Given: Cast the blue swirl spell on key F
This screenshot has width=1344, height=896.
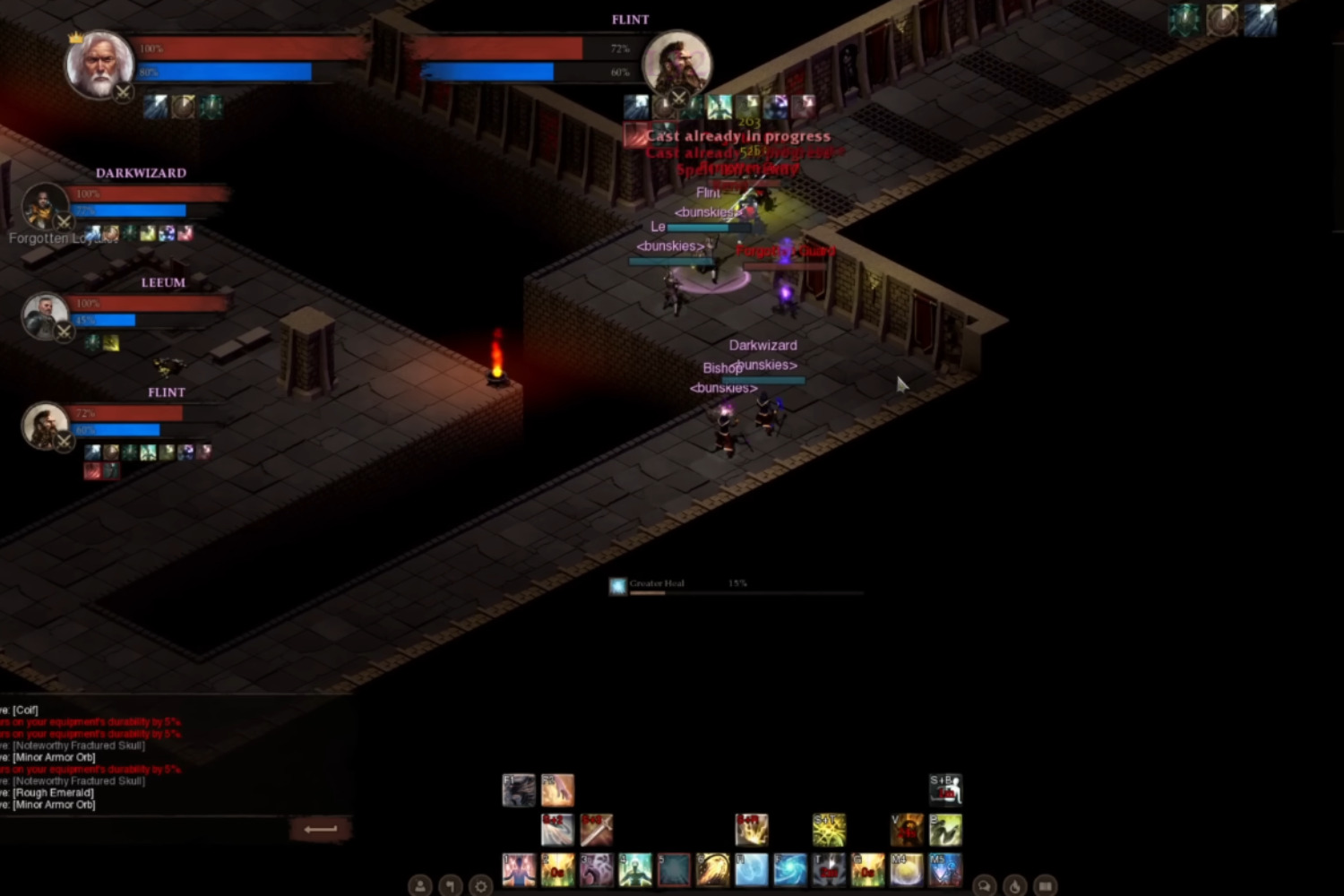Looking at the screenshot, I should point(790,869).
